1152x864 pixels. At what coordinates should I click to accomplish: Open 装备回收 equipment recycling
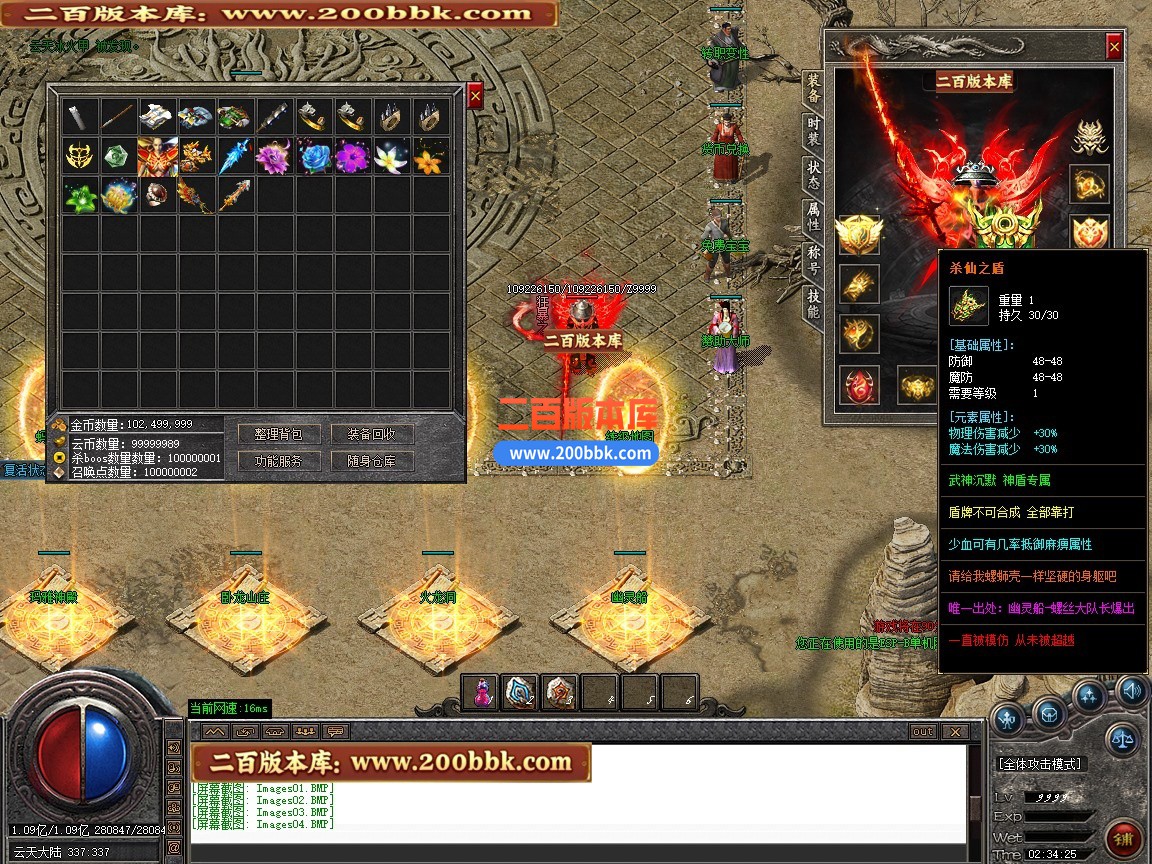coord(372,434)
